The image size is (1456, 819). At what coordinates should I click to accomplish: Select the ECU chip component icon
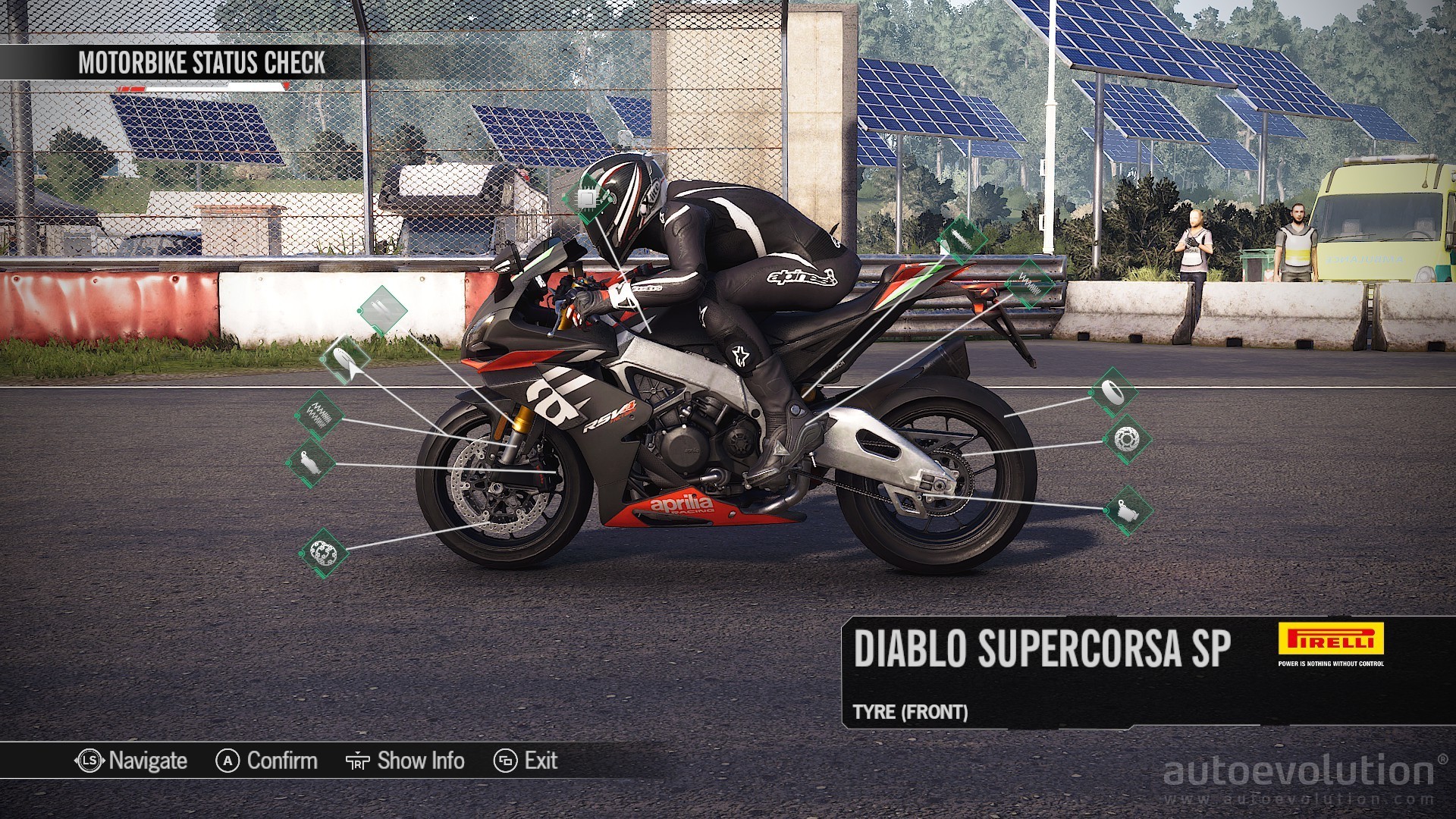pyautogui.click(x=586, y=199)
